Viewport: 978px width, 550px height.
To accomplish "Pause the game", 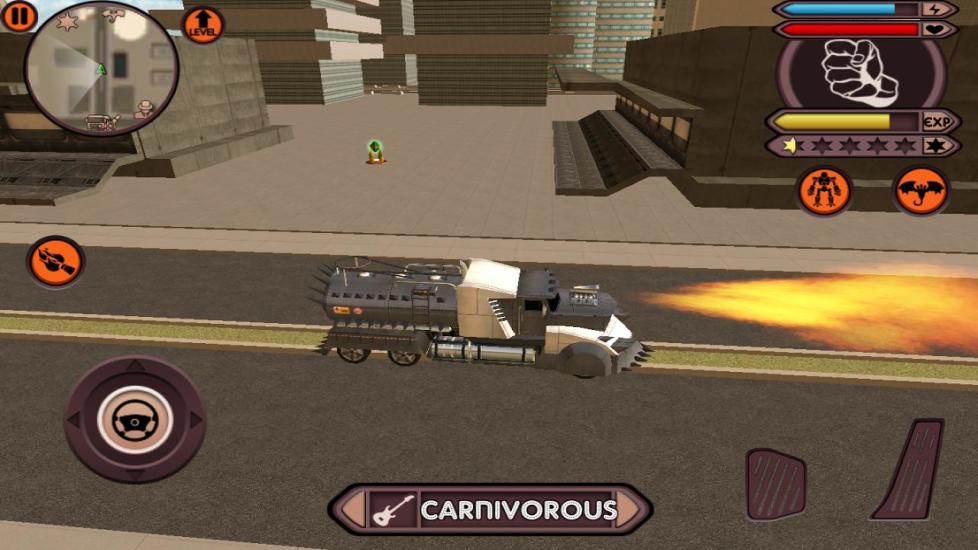I will [19, 15].
